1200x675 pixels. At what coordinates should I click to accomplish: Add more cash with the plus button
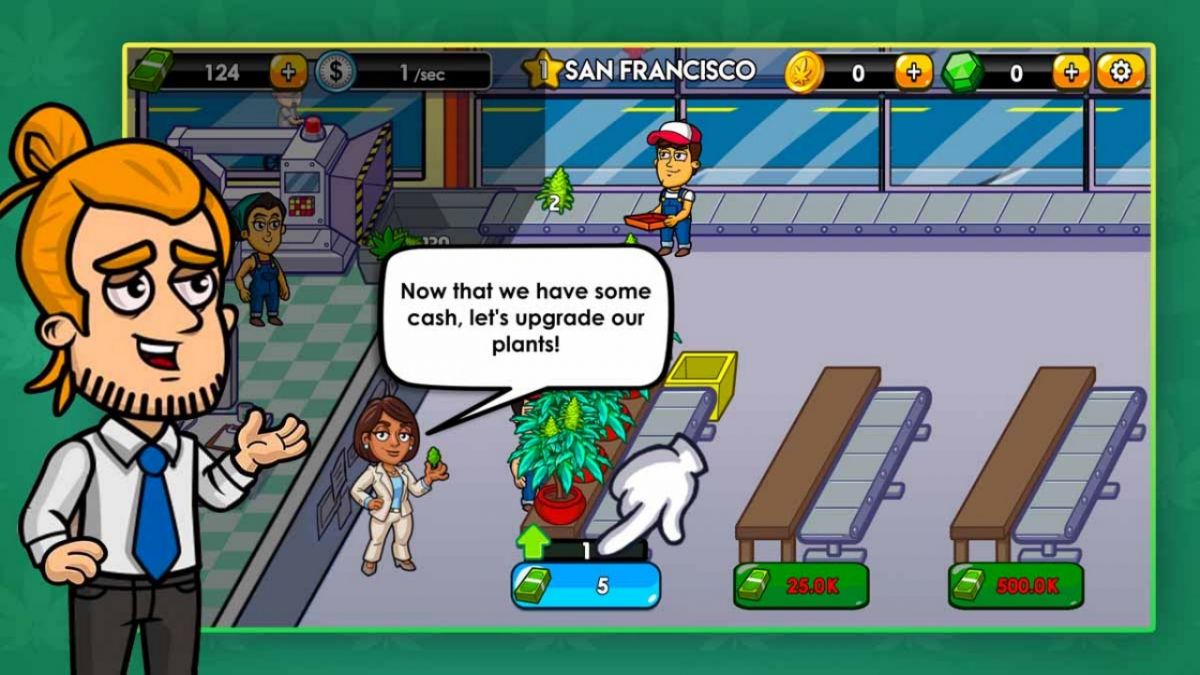[288, 72]
